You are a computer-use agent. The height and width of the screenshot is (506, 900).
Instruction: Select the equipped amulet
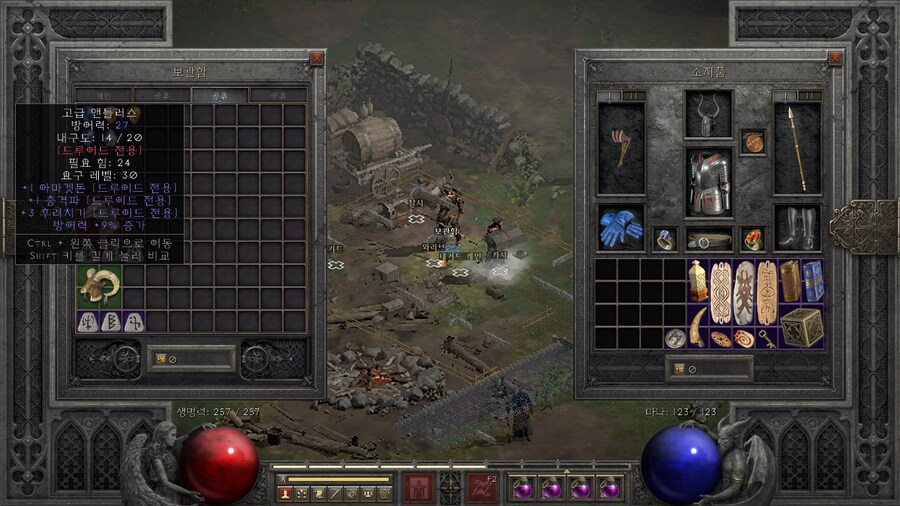click(753, 141)
